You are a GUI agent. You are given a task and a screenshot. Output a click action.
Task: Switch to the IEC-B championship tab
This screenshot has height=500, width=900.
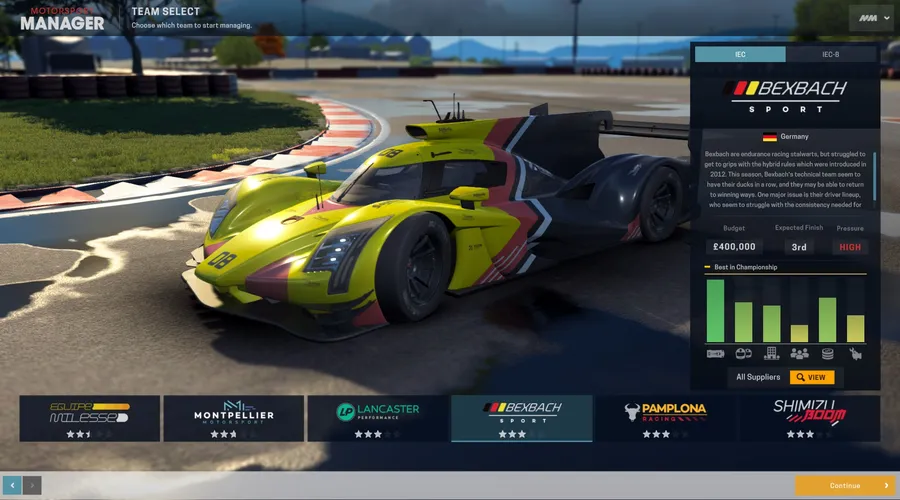tap(832, 54)
